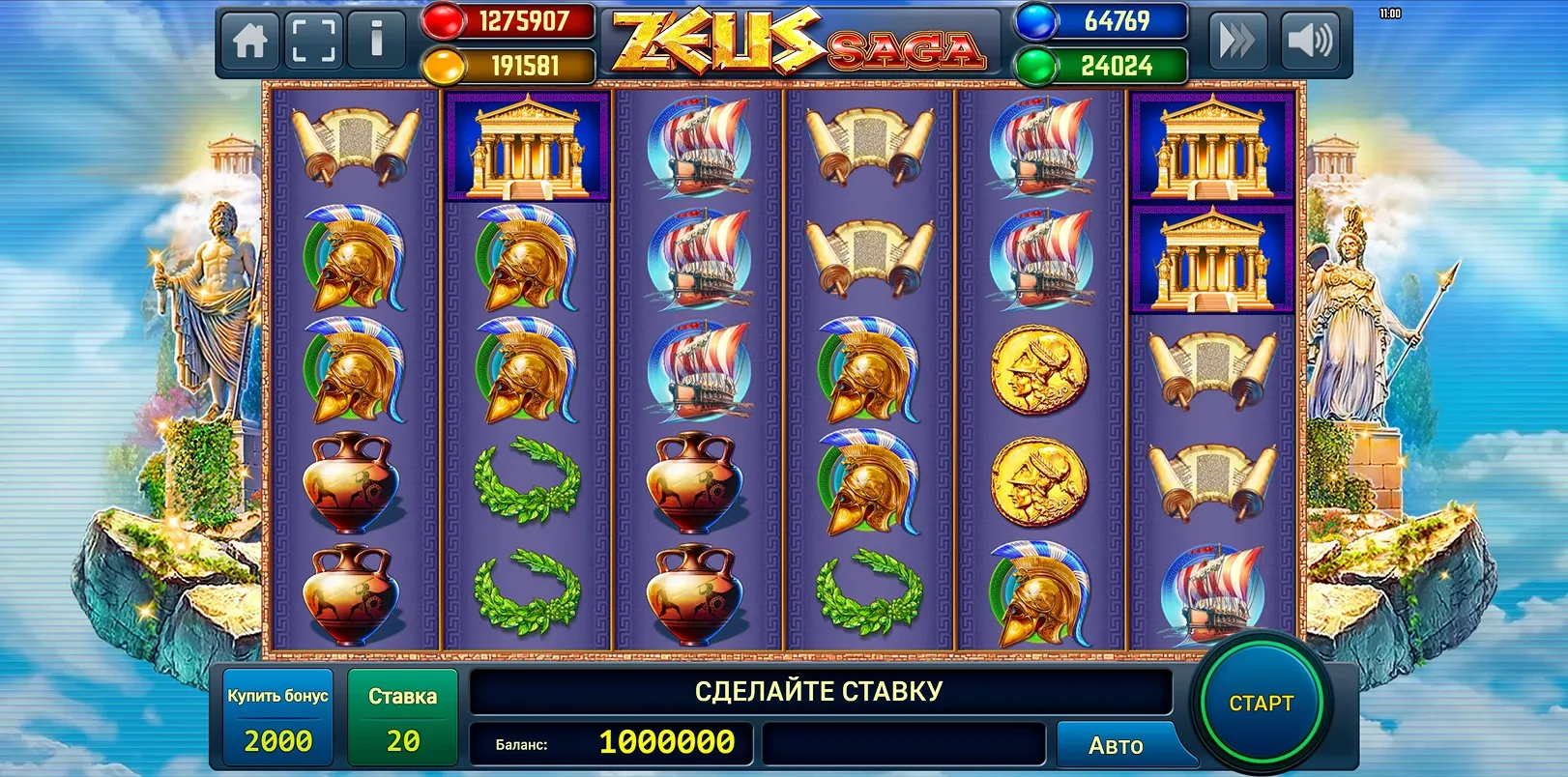Click the blue jackpot indicator
The width and height of the screenshot is (1568, 777).
coord(1102,21)
